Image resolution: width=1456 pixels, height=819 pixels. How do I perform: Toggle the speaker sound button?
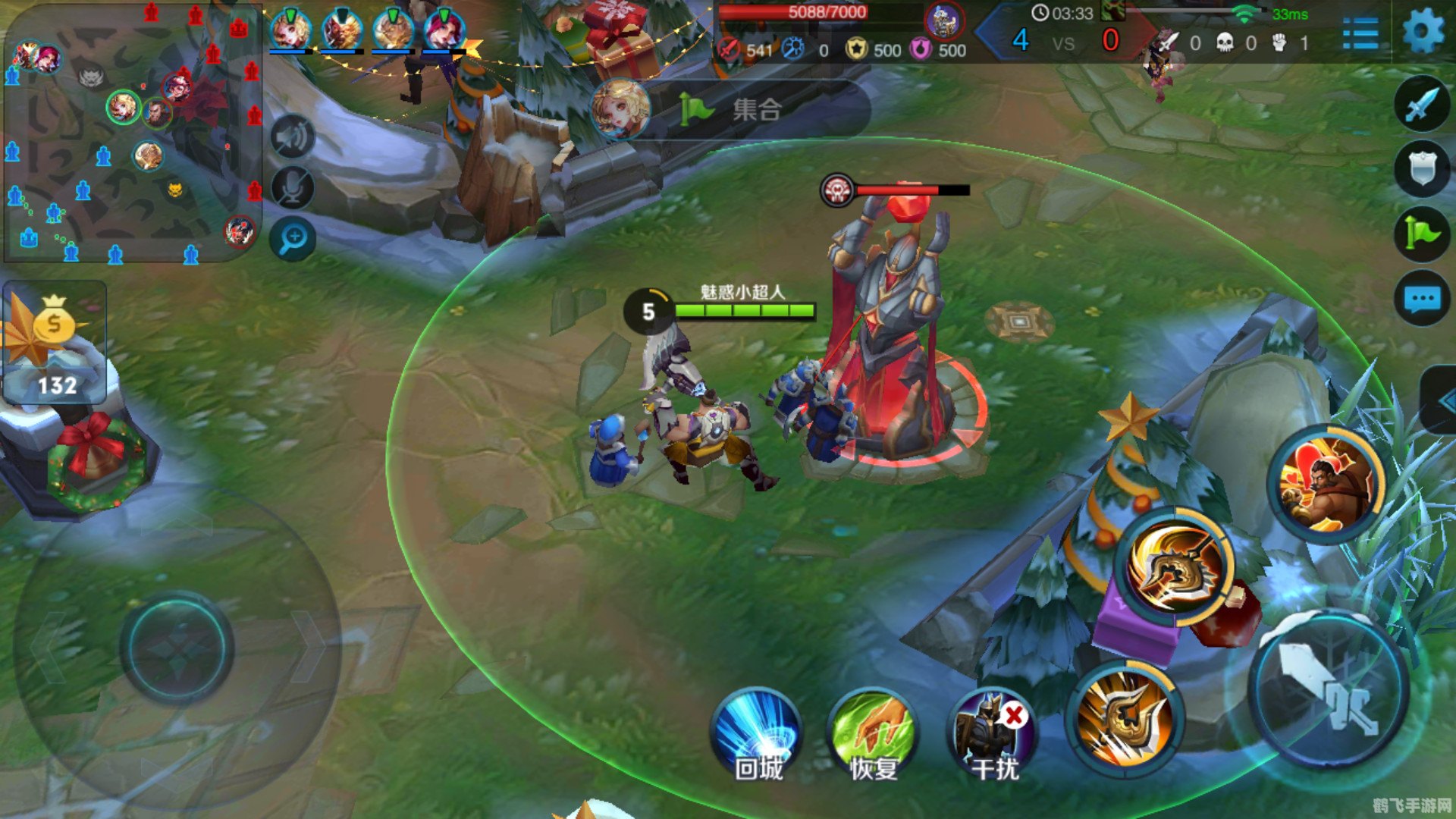[x=293, y=137]
